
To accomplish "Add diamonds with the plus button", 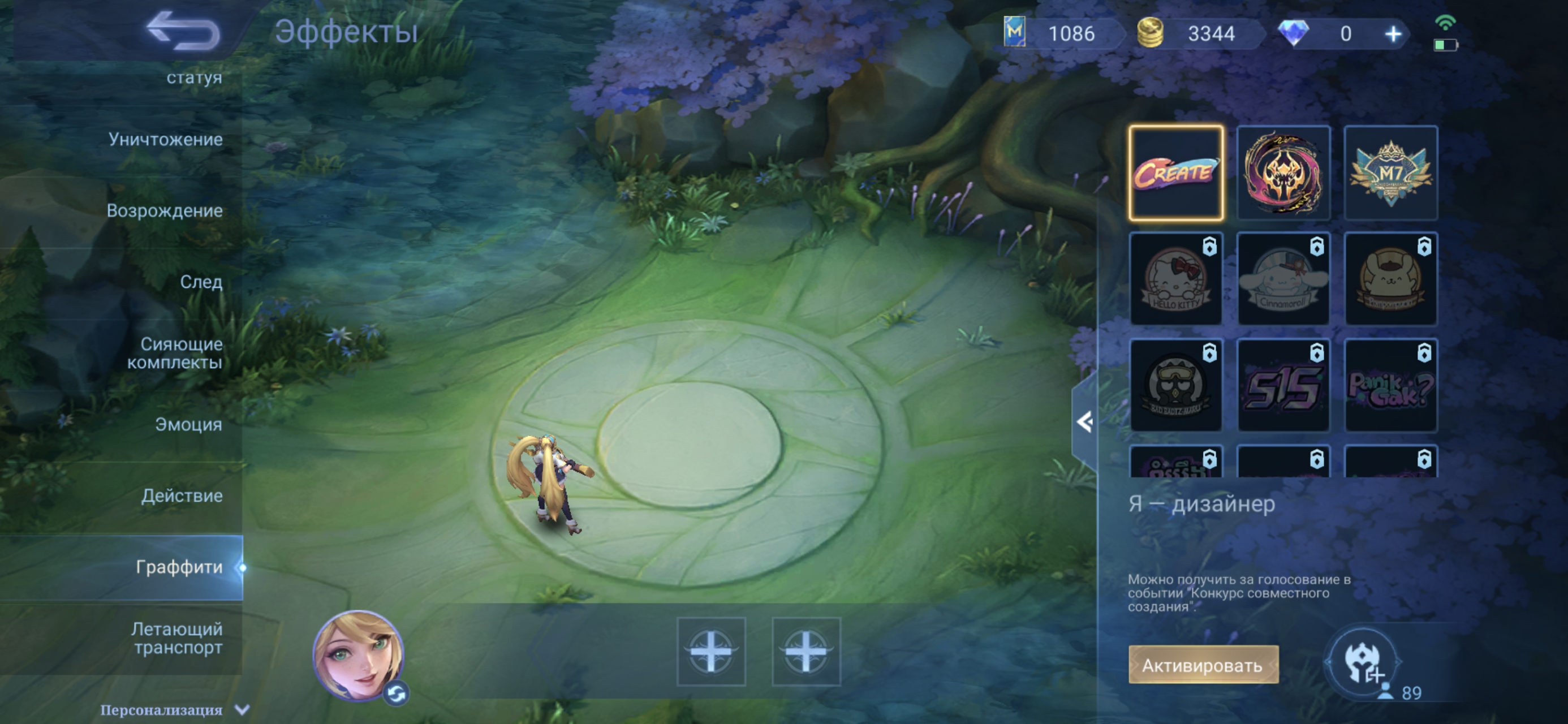I will (1393, 34).
